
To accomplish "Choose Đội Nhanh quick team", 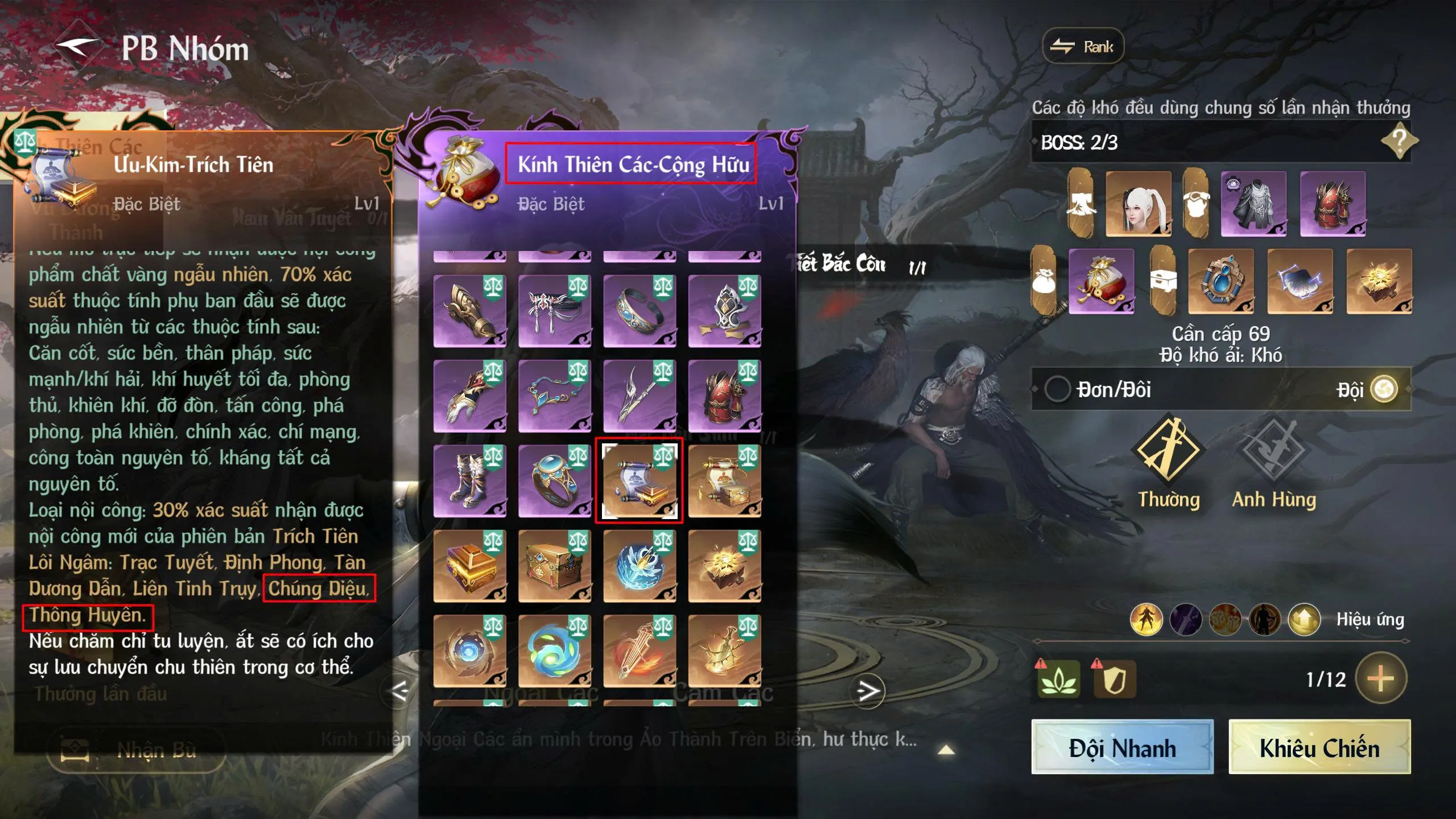I will click(x=1122, y=747).
